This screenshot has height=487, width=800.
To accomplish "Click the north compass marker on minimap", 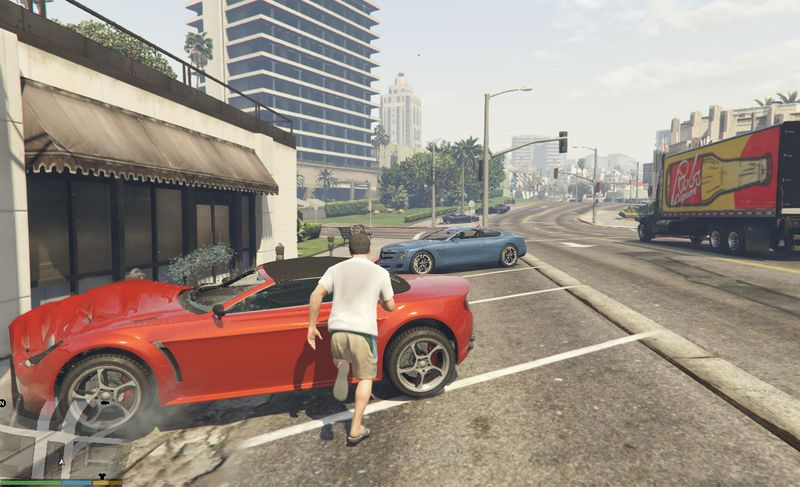I will [x=2, y=403].
